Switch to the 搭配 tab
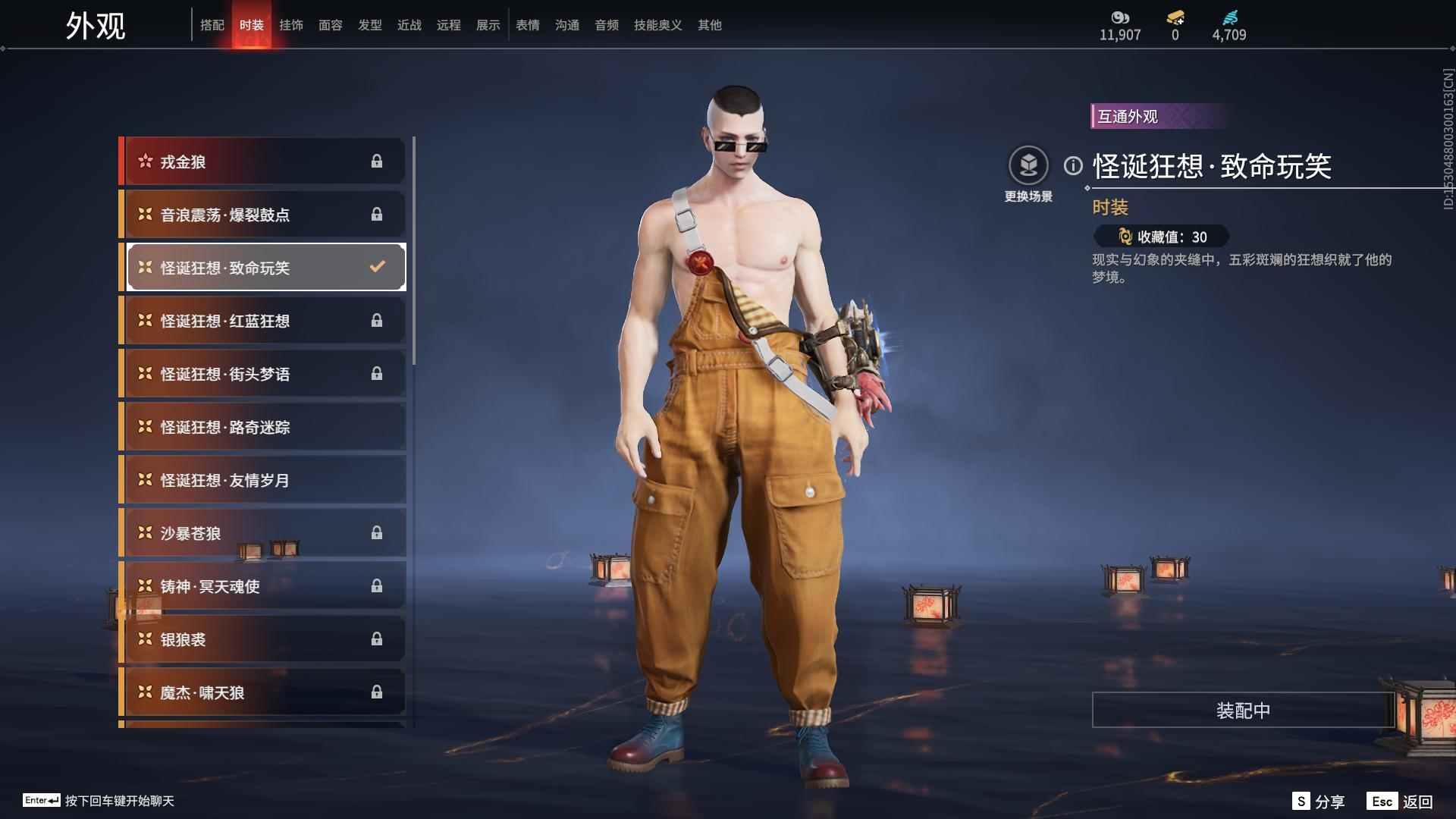The height and width of the screenshot is (819, 1456). [x=212, y=25]
